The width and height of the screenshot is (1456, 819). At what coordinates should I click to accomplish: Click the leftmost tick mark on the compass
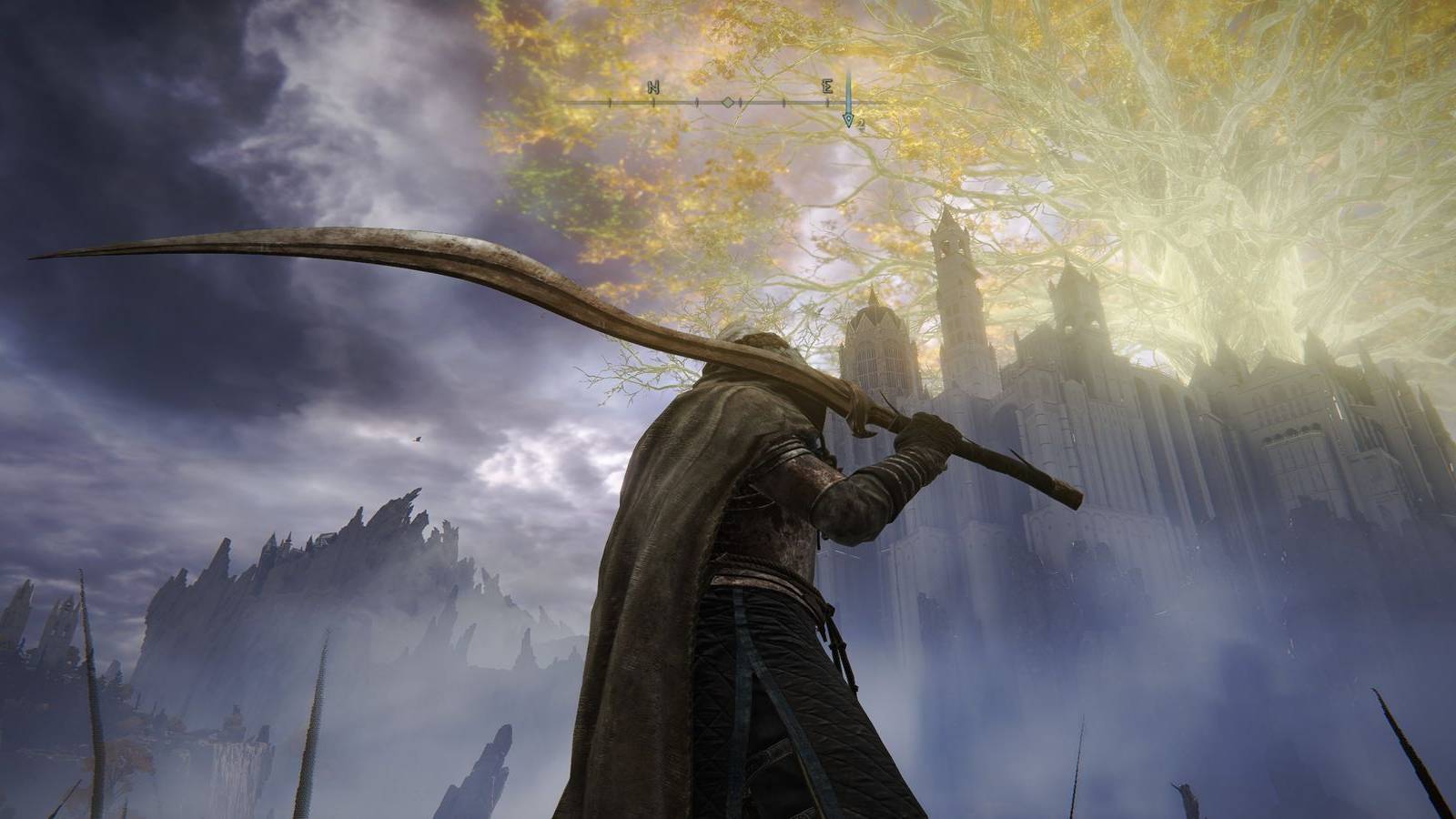coord(610,103)
